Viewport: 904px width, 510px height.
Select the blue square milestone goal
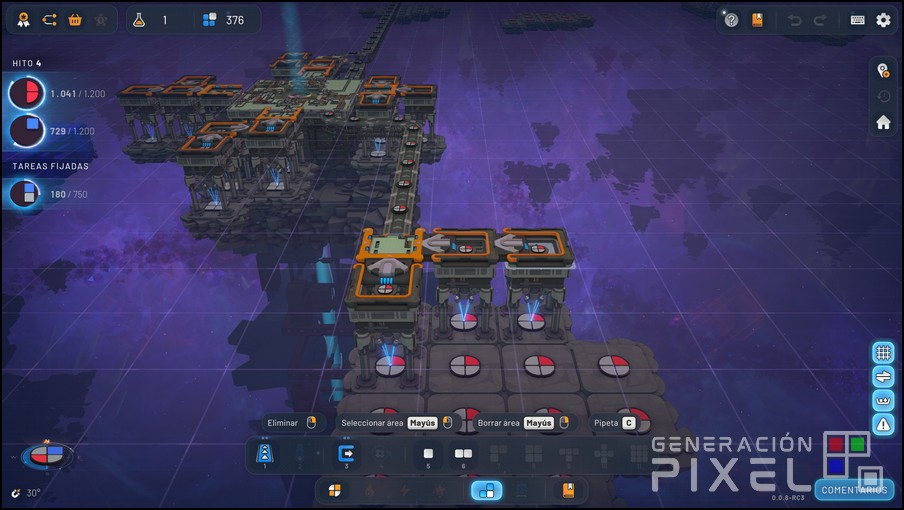click(26, 131)
